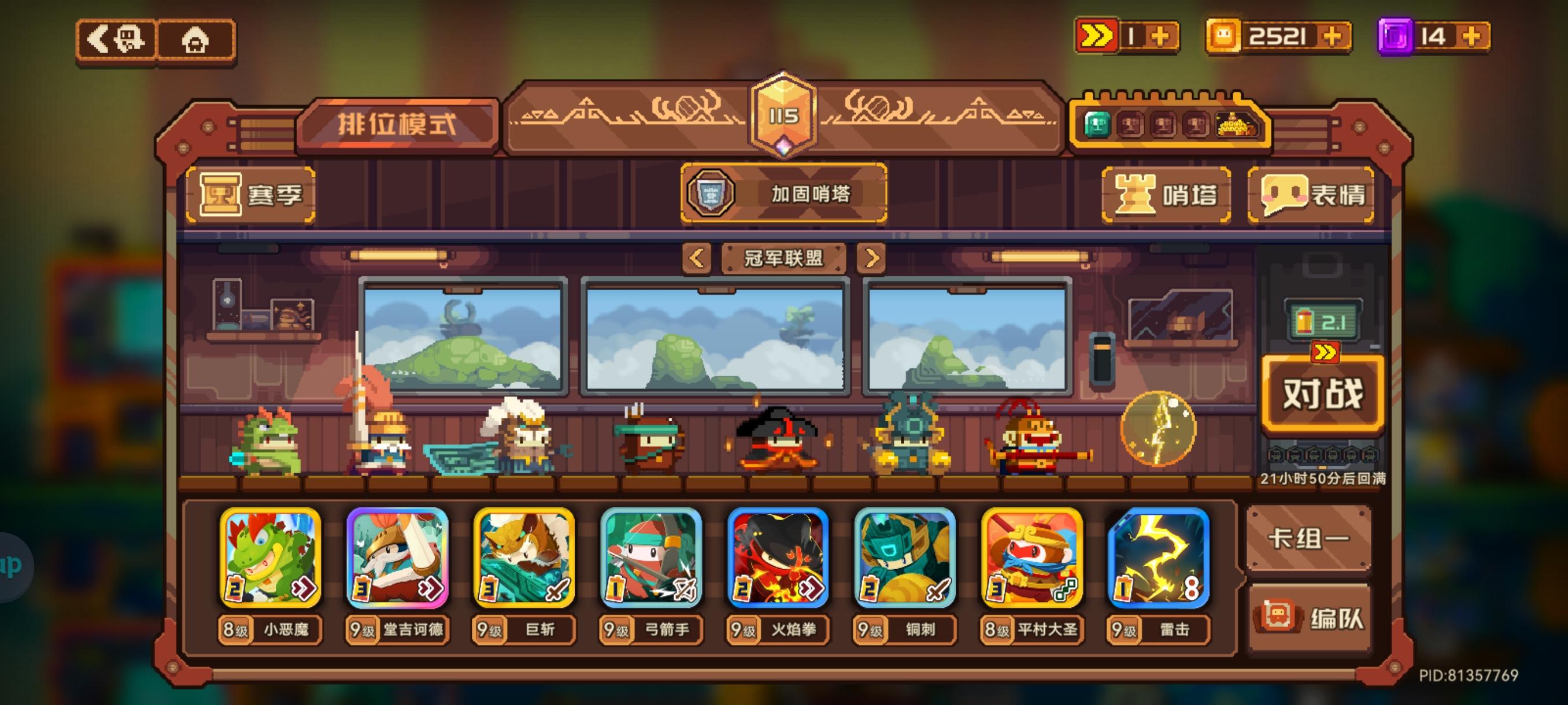Tap the back arrow at top left
Viewport: 1568px width, 705px height.
(119, 40)
